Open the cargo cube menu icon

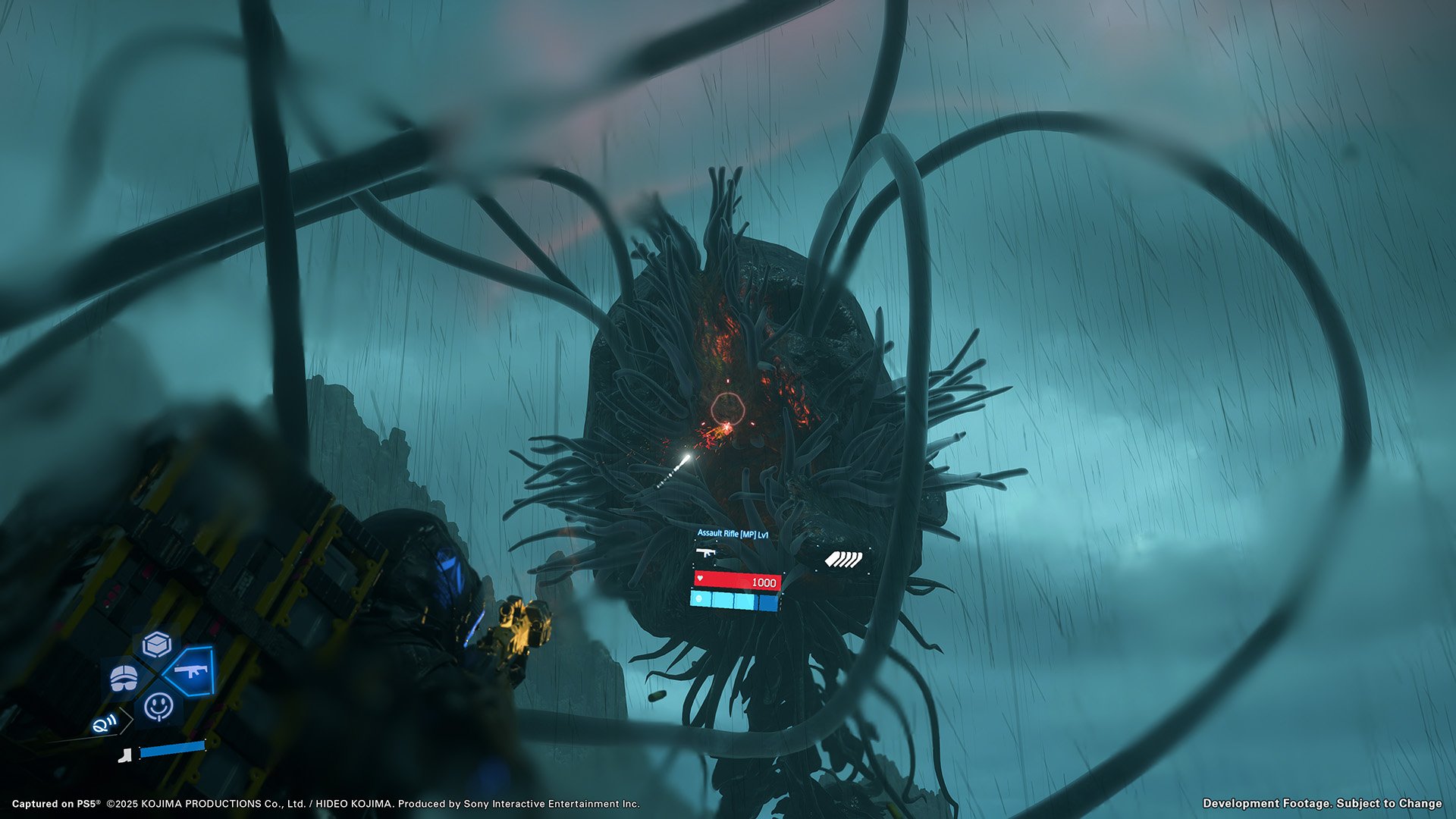point(156,645)
